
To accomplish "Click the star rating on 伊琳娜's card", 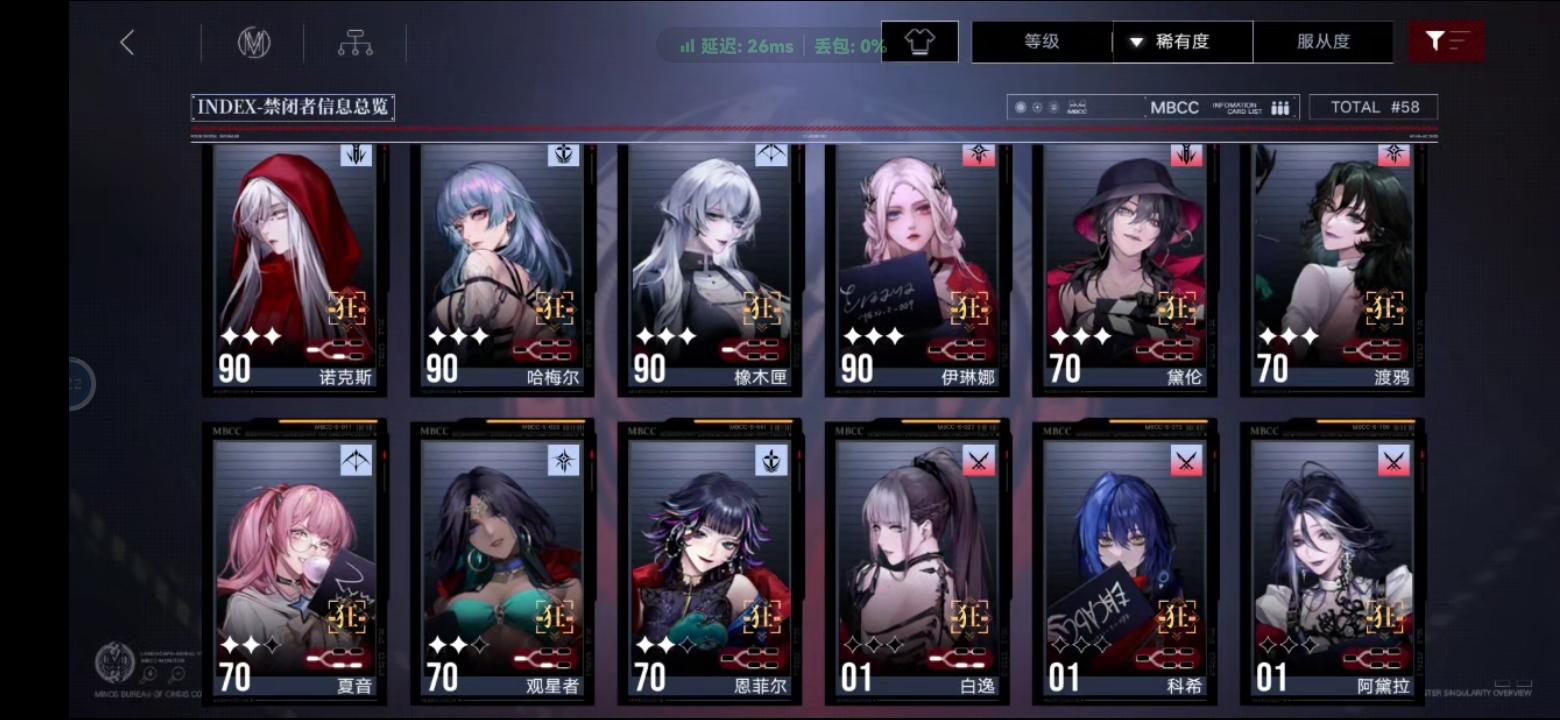I will click(873, 337).
